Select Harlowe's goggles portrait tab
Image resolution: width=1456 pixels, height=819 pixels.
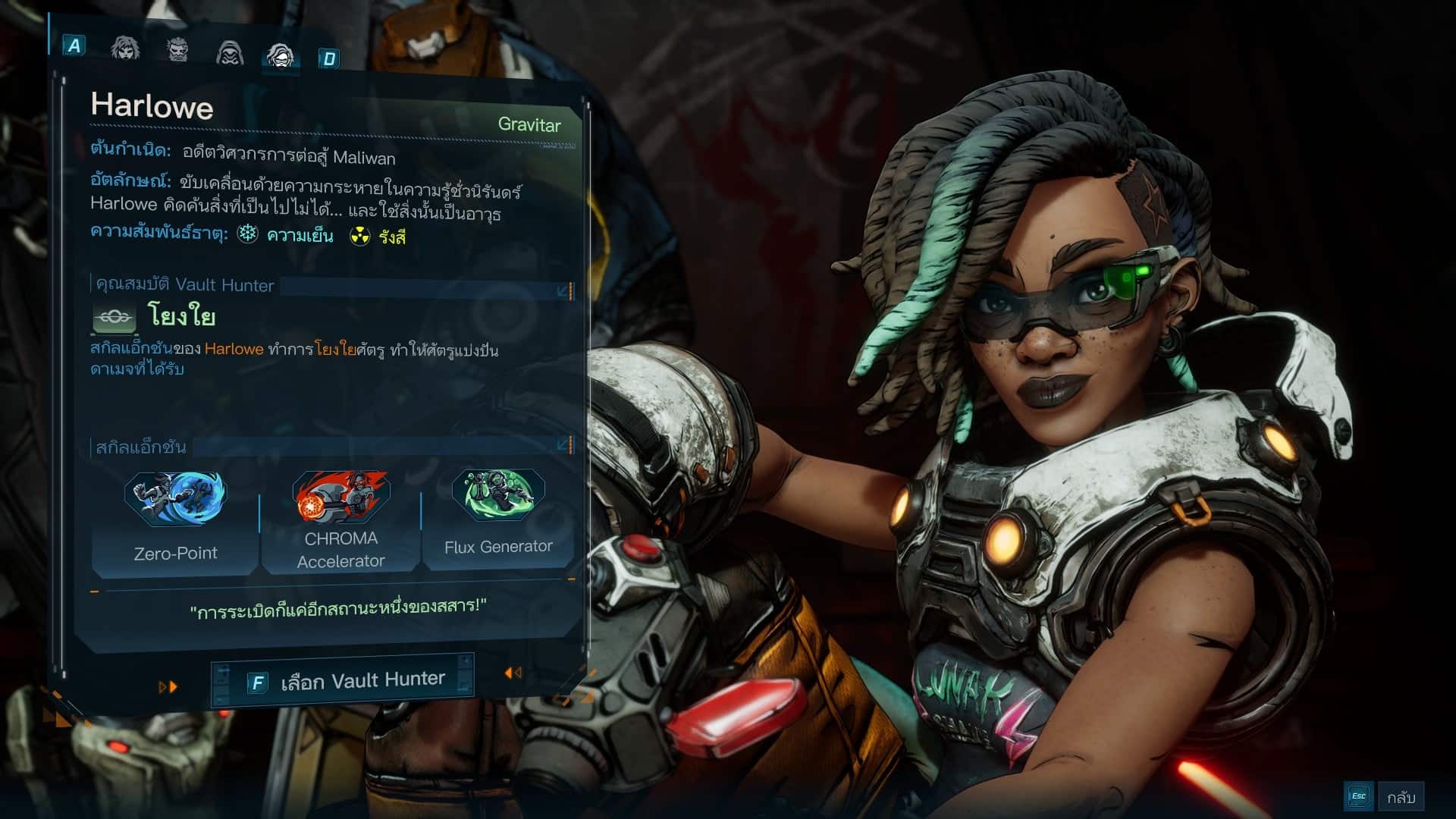click(x=280, y=55)
